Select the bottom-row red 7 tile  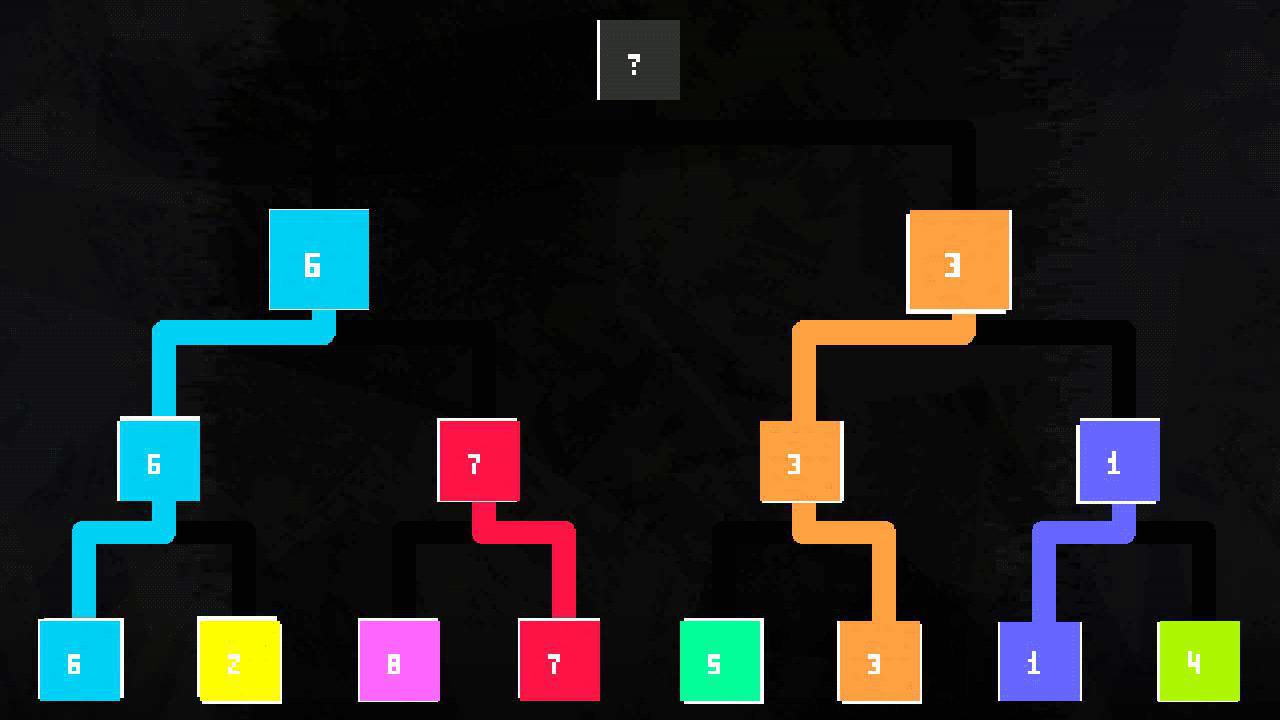pyautogui.click(x=558, y=660)
